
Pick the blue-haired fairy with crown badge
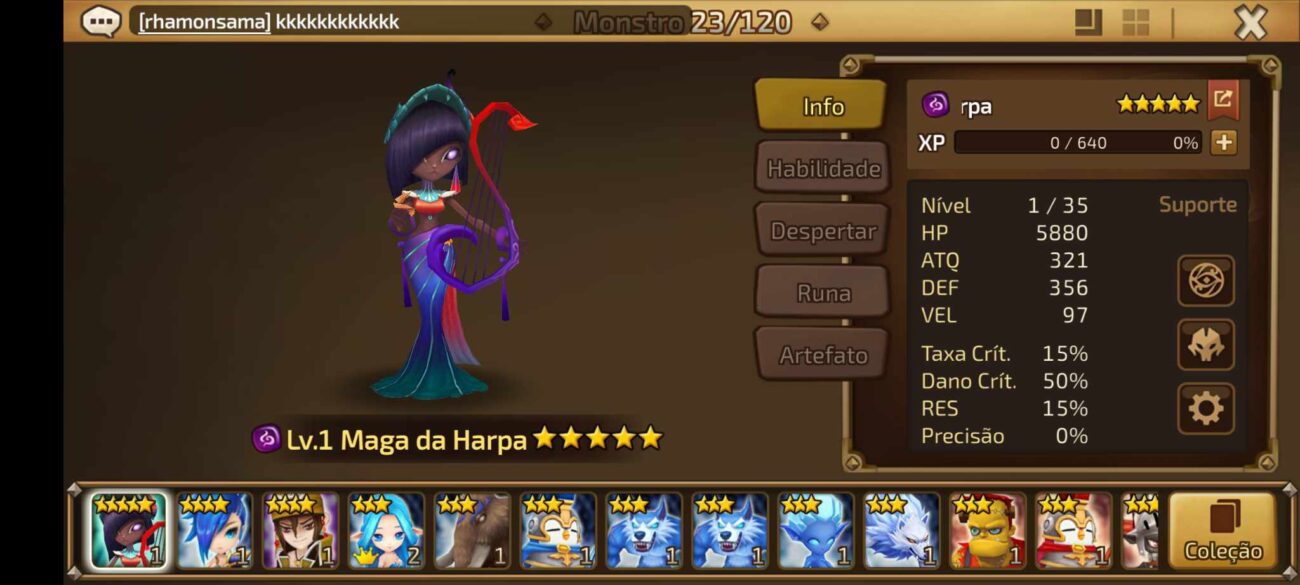[x=386, y=531]
